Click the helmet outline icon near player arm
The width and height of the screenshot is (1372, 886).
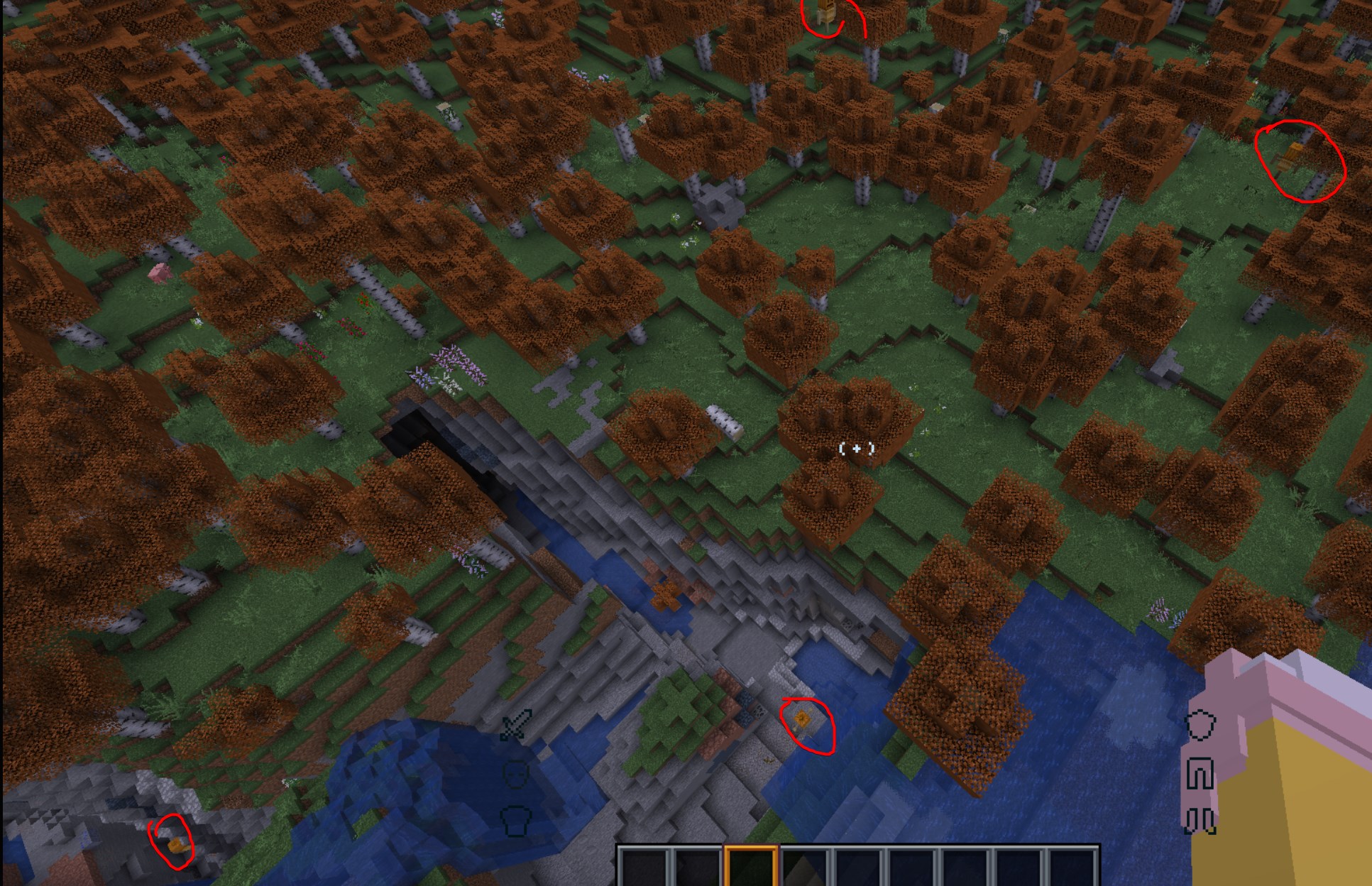[x=1200, y=725]
